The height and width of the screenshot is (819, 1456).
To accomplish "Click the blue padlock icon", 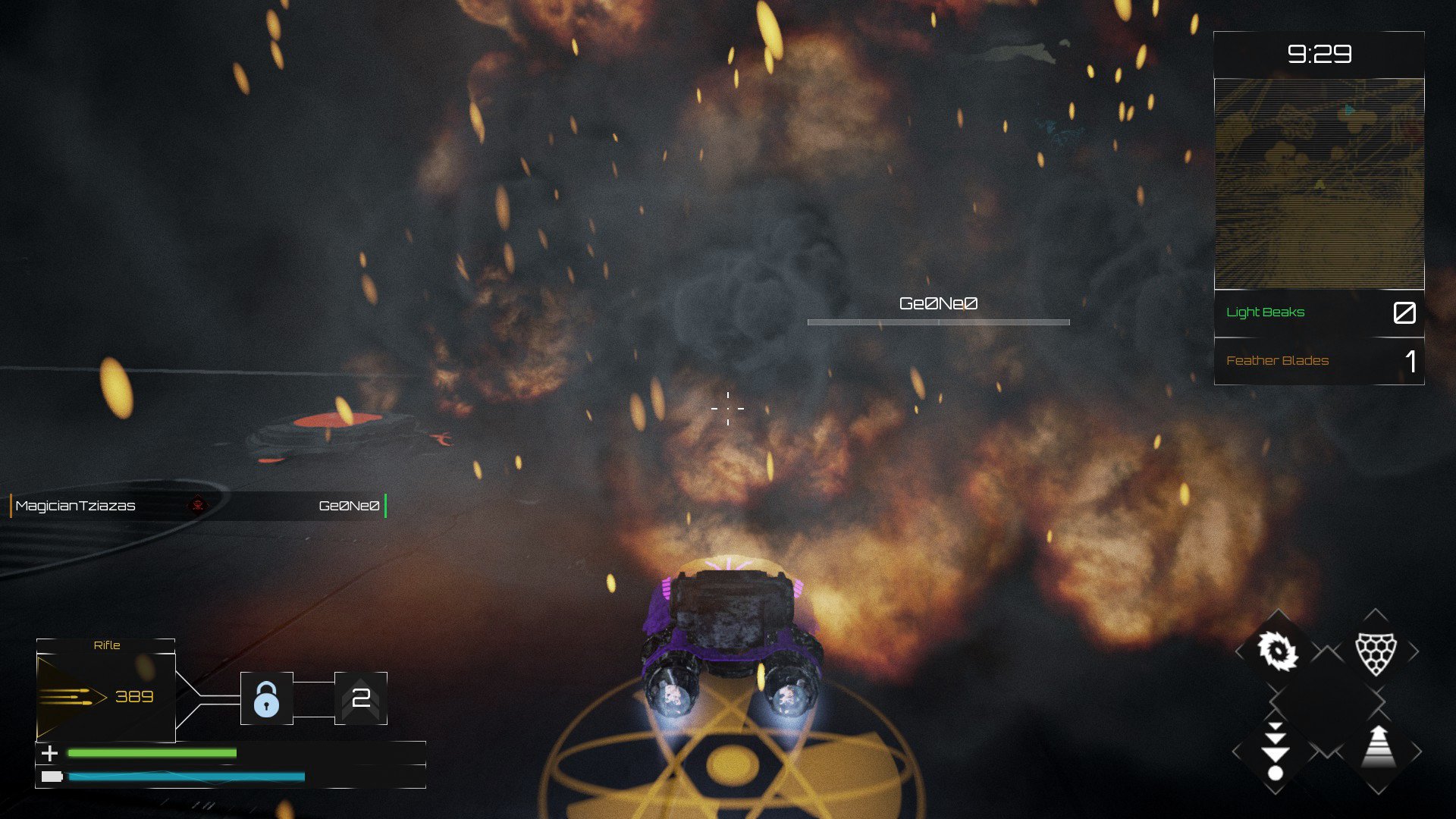I will pyautogui.click(x=267, y=699).
